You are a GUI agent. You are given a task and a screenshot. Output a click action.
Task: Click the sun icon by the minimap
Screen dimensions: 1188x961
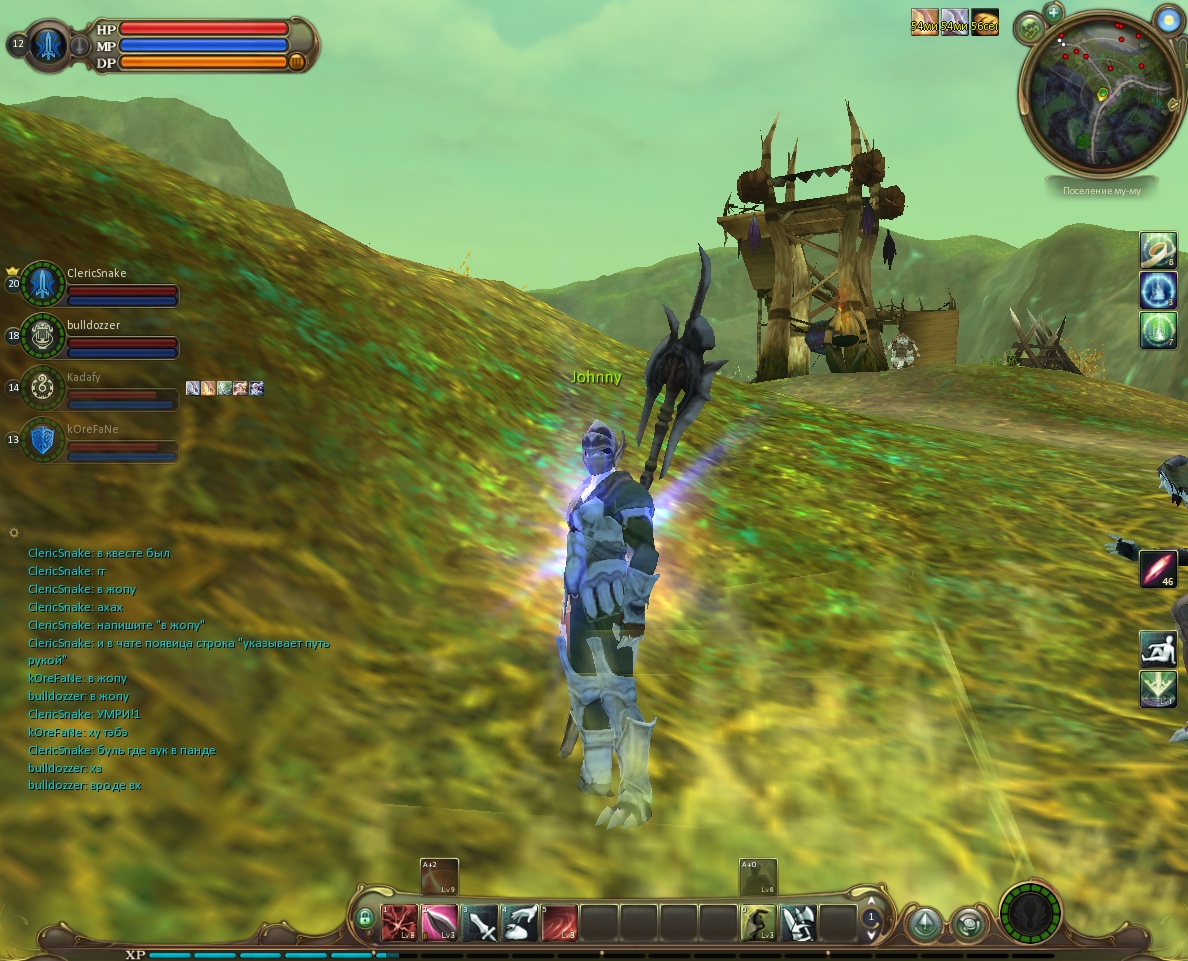1166,18
